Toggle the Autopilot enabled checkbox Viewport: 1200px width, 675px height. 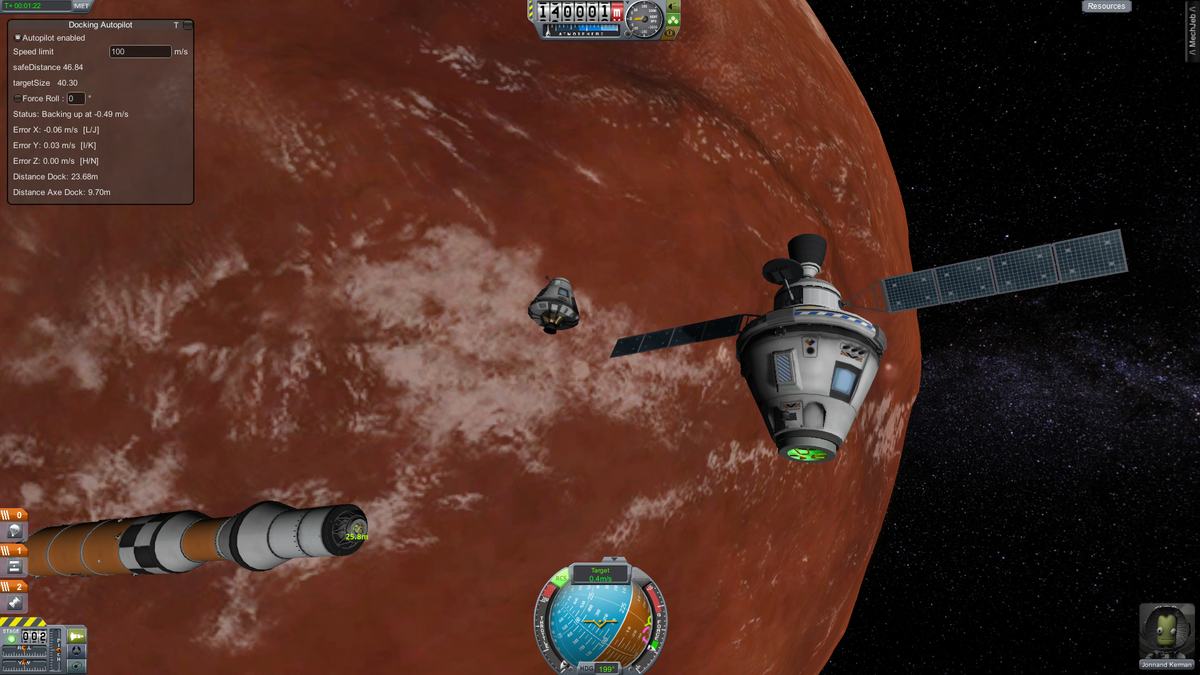coord(18,38)
